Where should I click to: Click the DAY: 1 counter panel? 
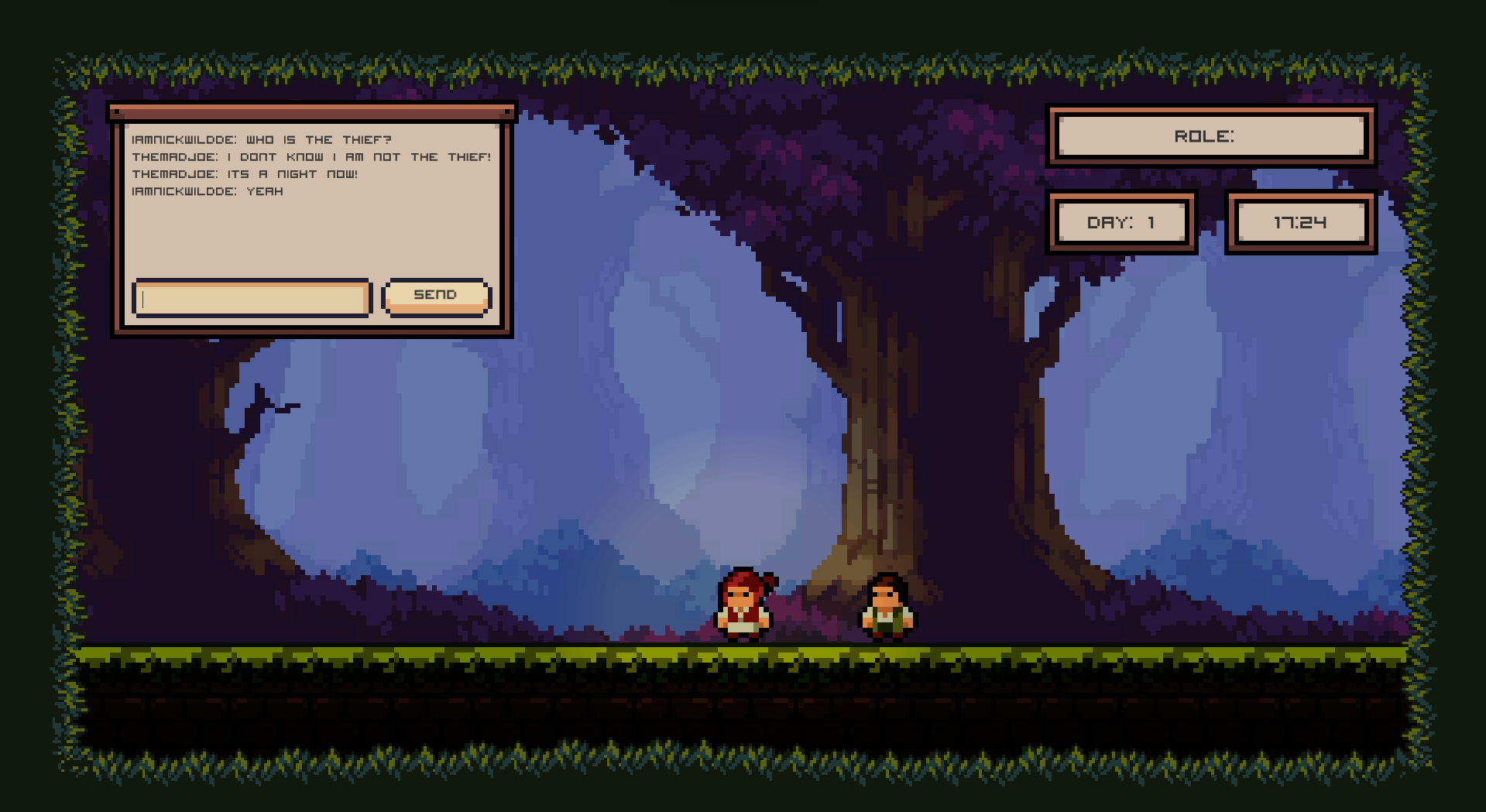pyautogui.click(x=1123, y=221)
